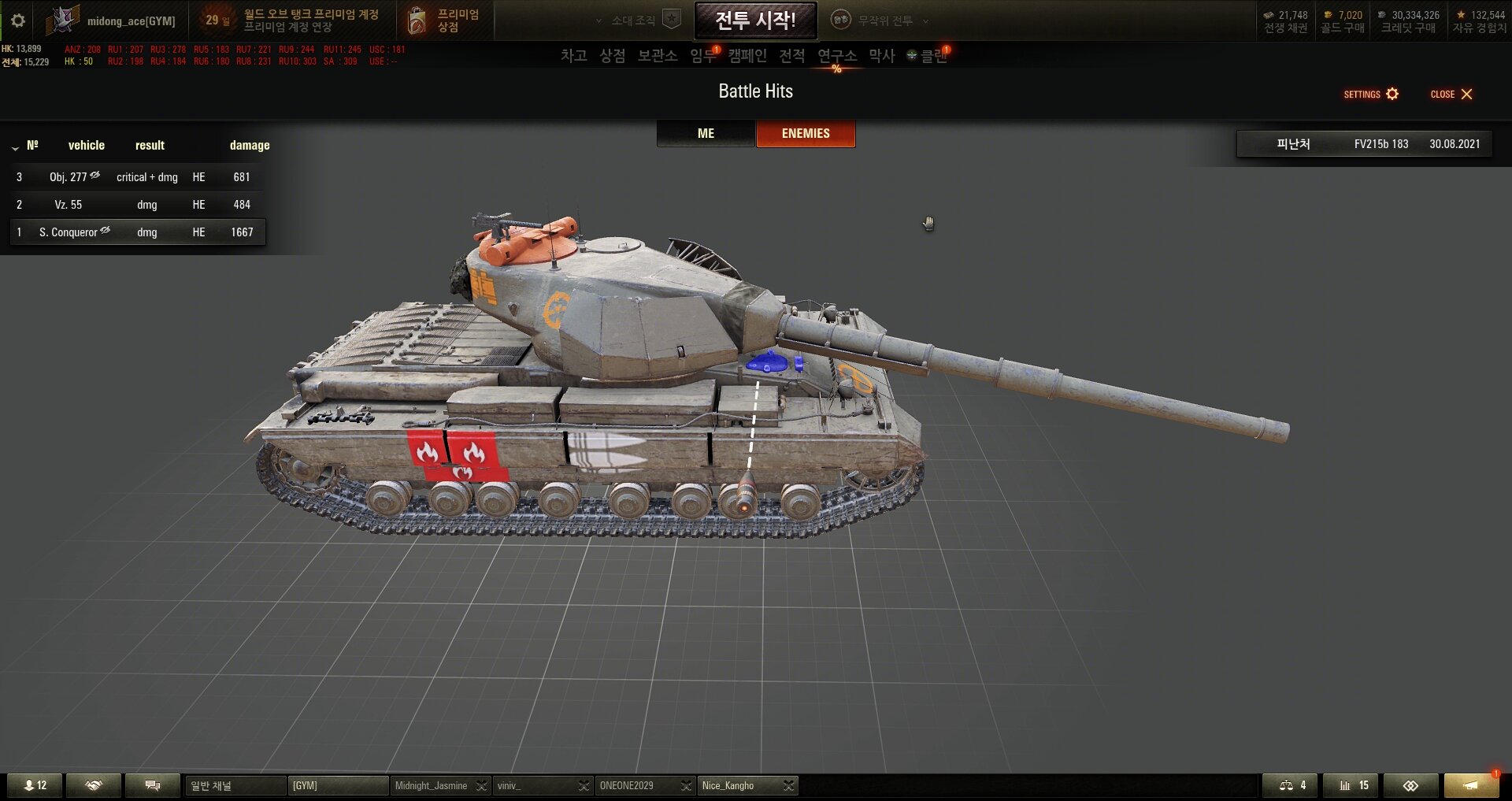Open the 막사 barracks menu

pos(881,56)
